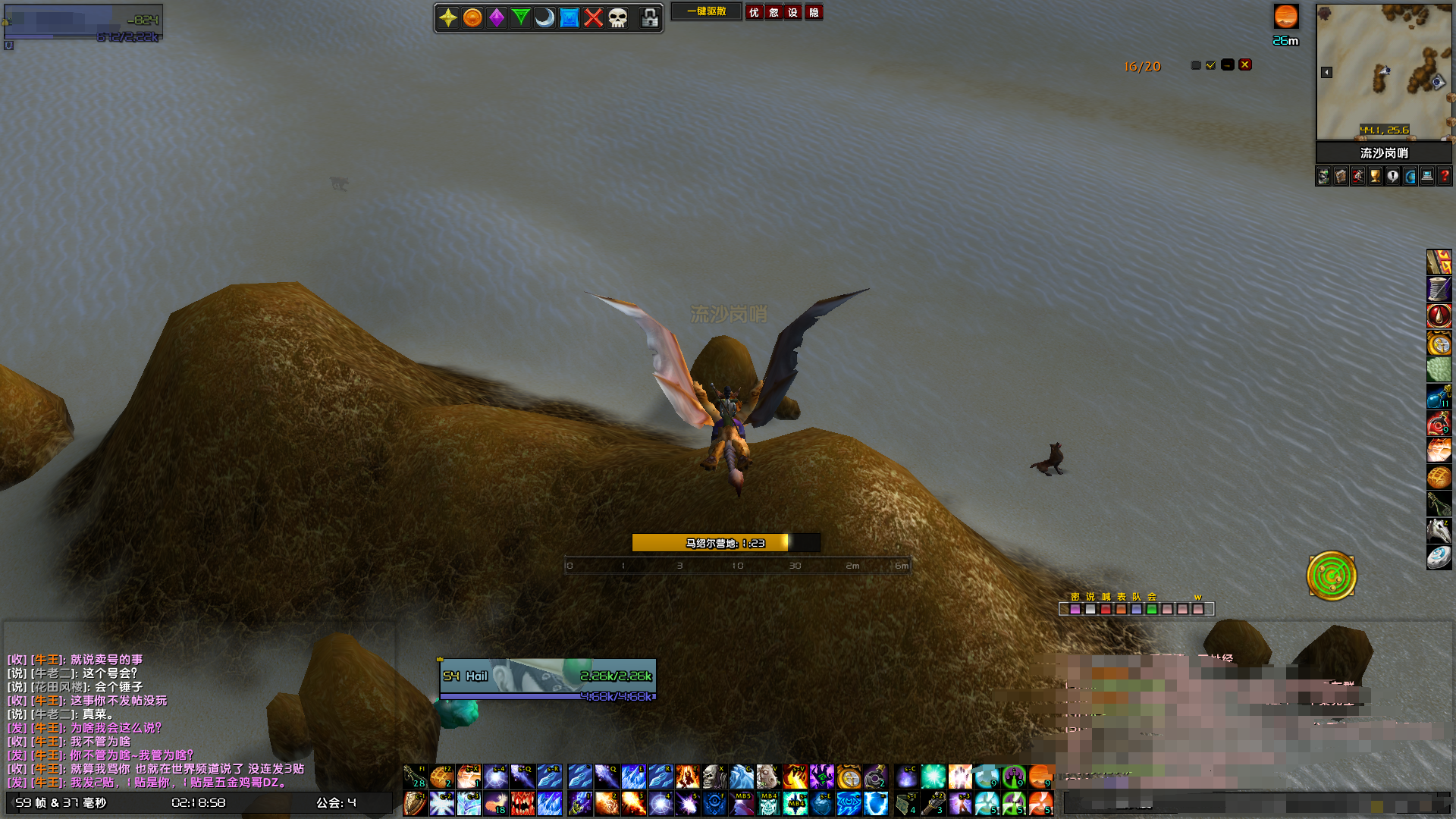Choose the blue square raid marker

pos(570,17)
